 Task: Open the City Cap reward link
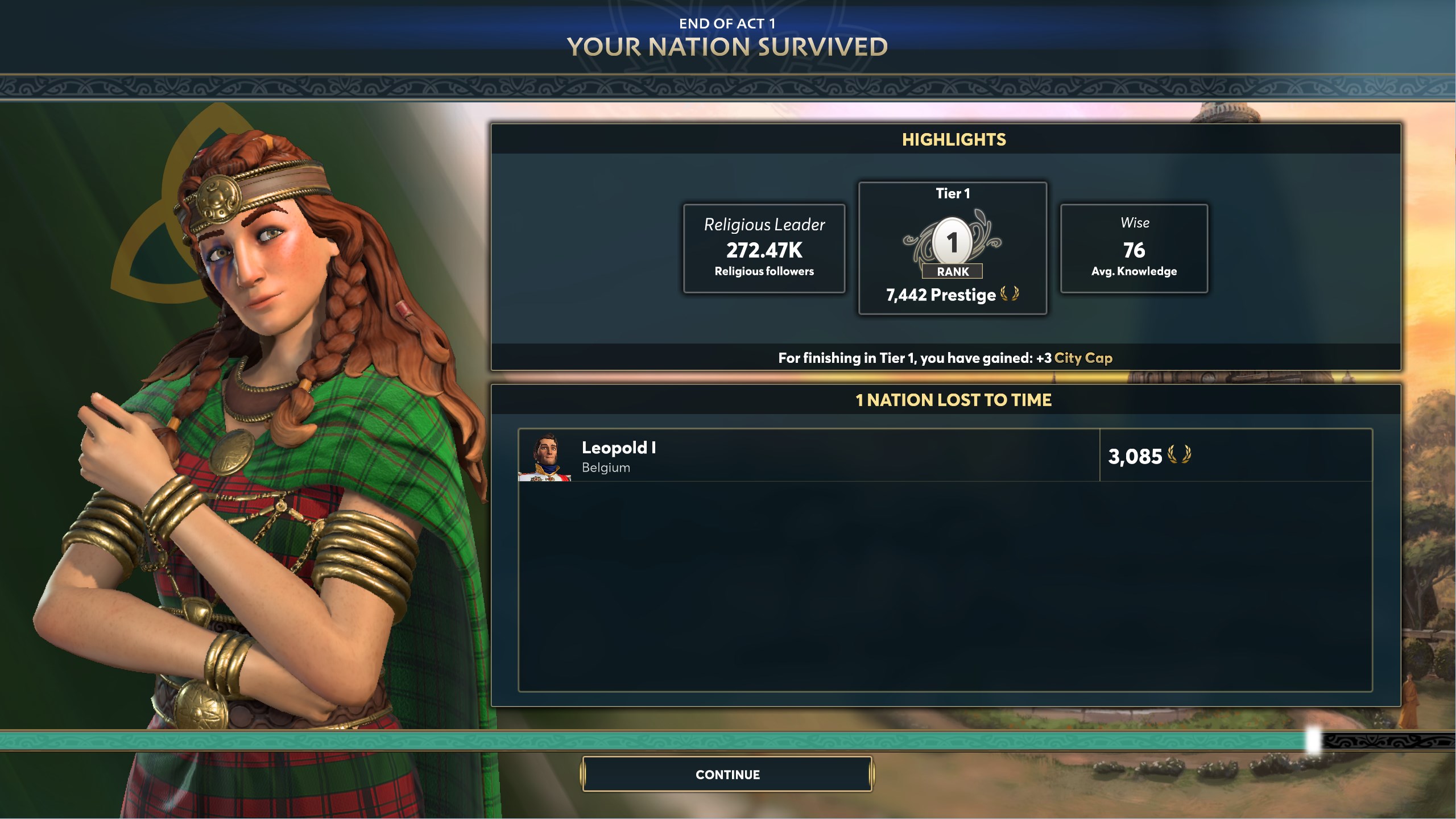(x=1083, y=358)
